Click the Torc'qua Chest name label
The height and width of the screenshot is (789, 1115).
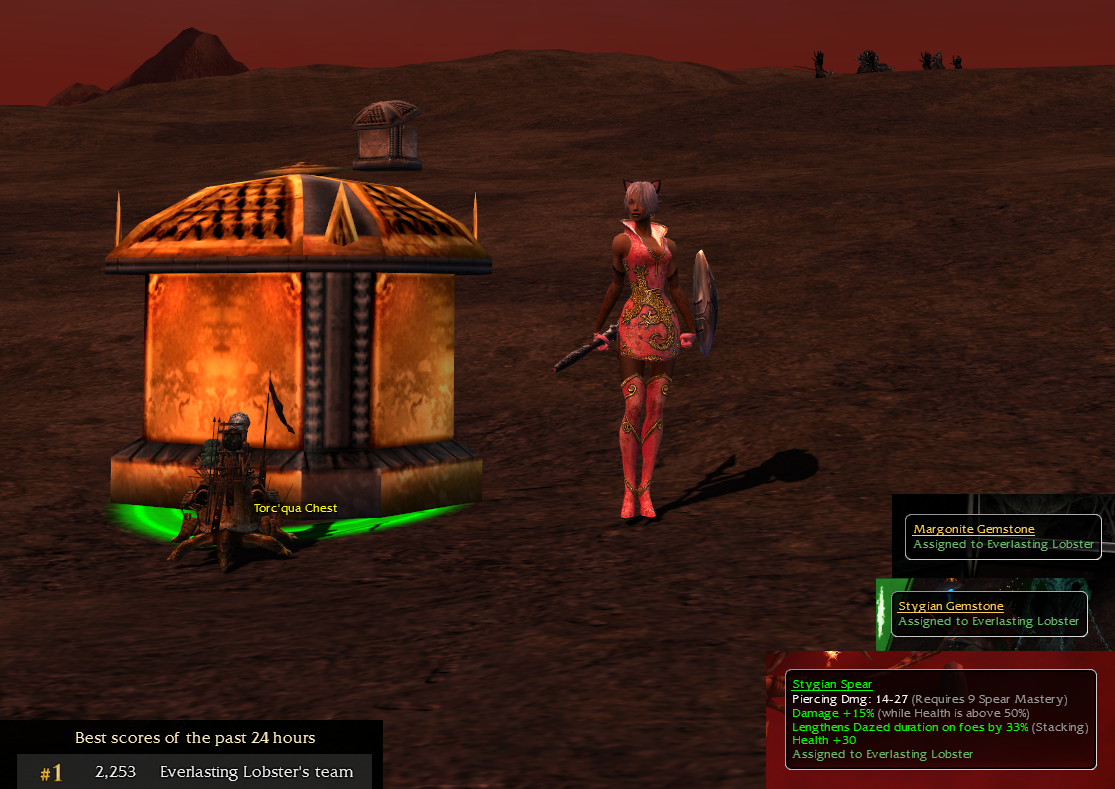295,508
